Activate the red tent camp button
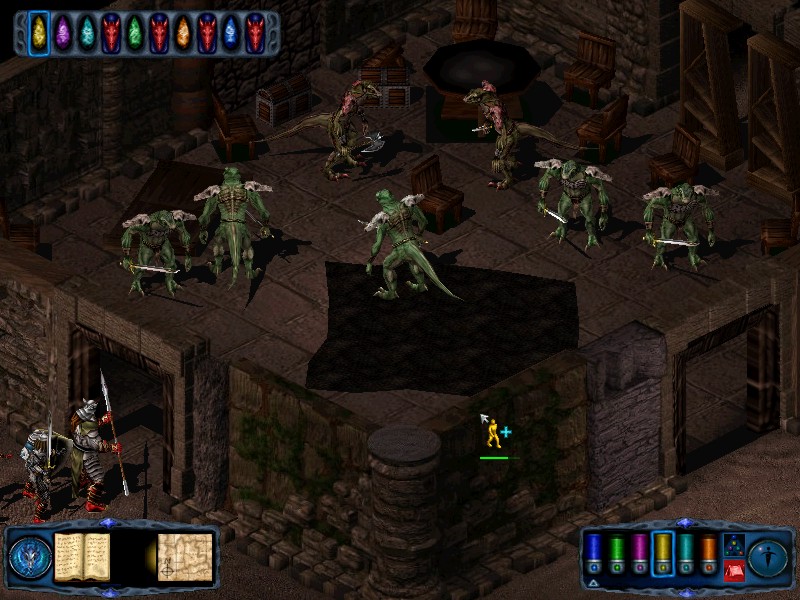This screenshot has width=800, height=600. 733,570
